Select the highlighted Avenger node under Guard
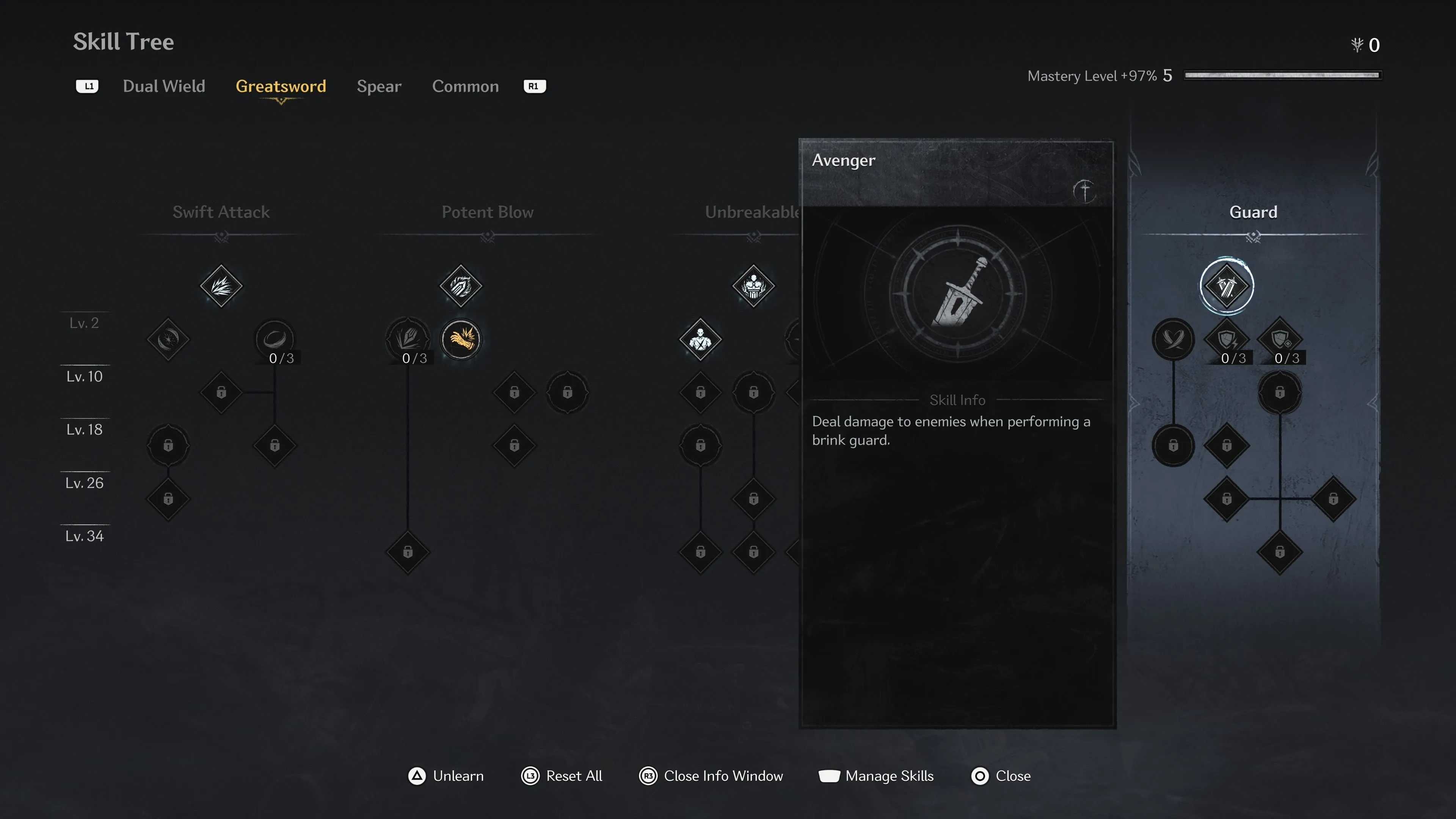The height and width of the screenshot is (819, 1456). tap(1226, 286)
